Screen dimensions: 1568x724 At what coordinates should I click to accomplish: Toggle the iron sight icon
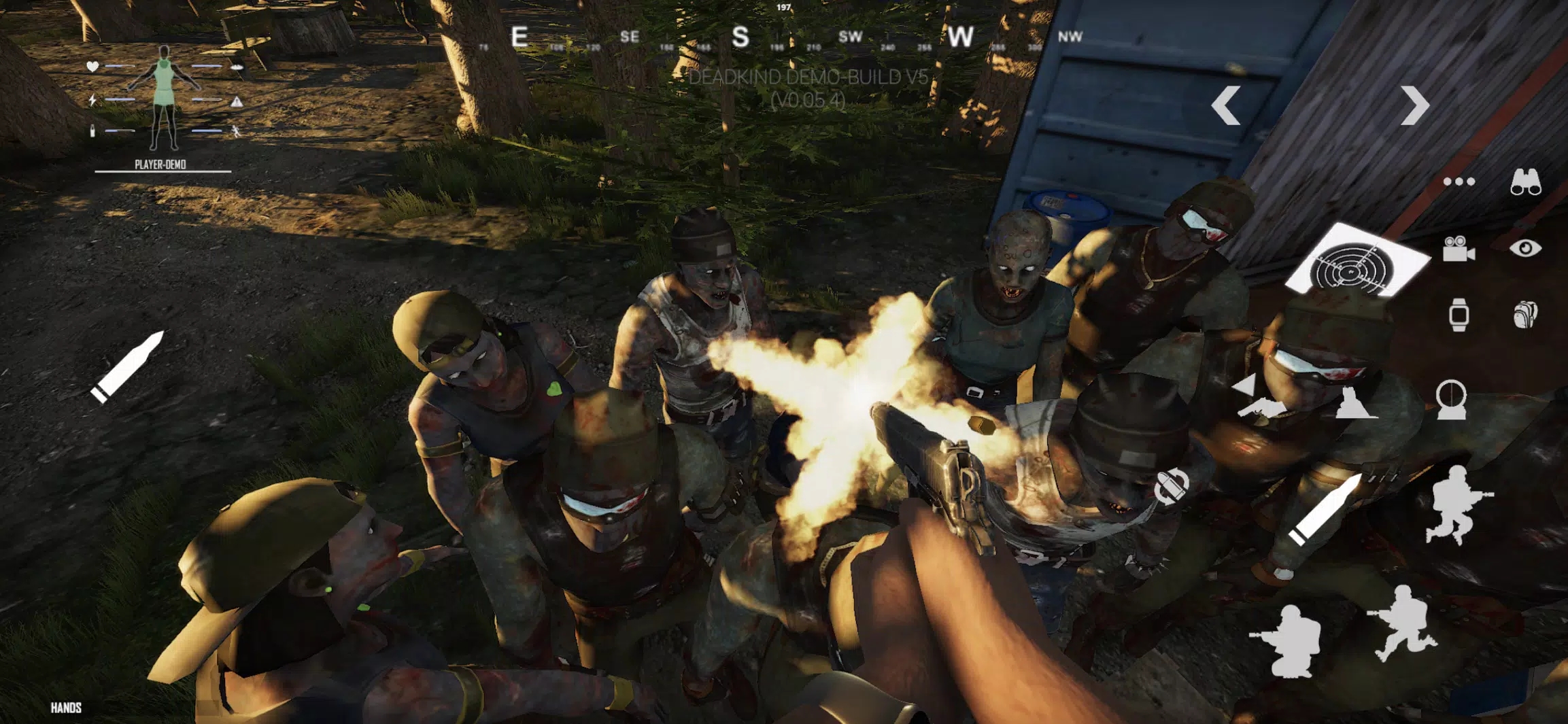coord(1354,403)
